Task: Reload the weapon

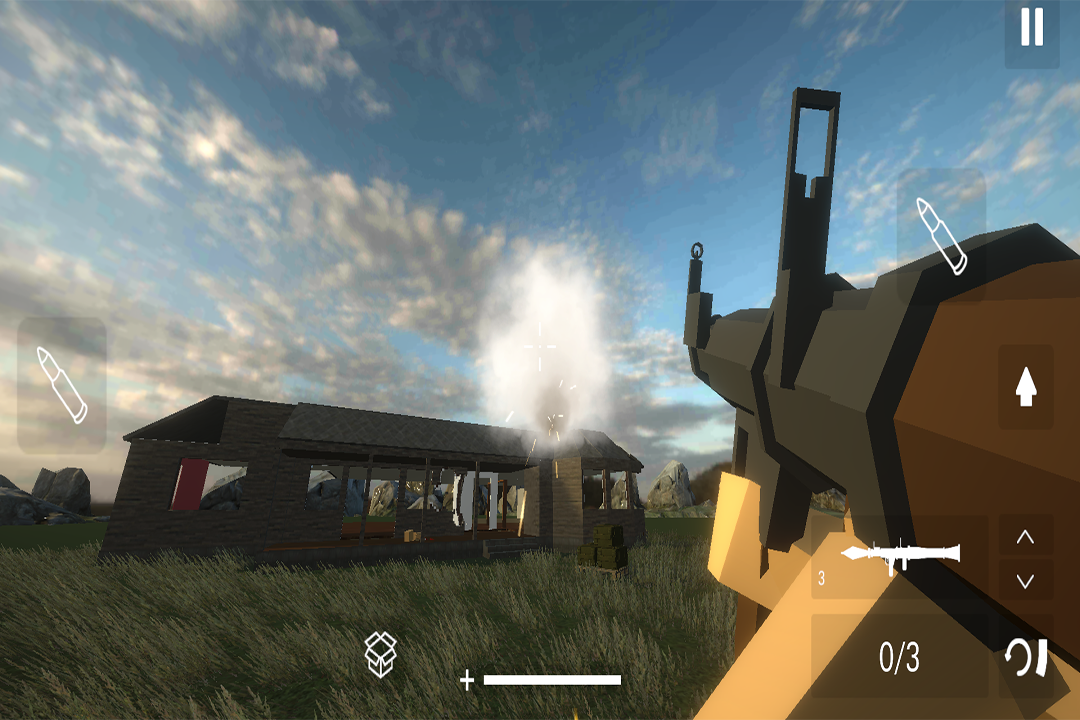Action: point(1026,657)
